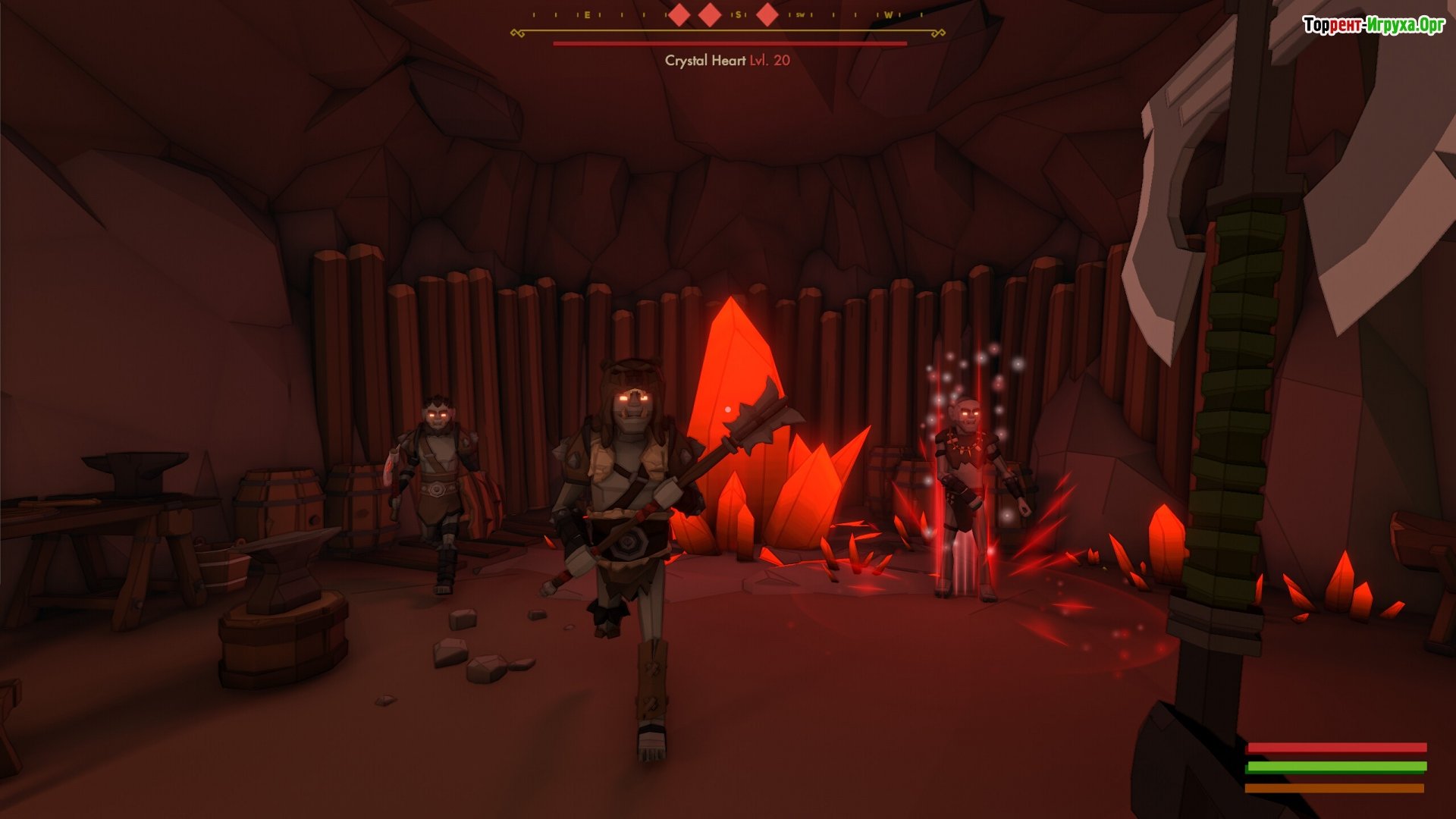Click the compass strip heading bar
This screenshot has width=1456, height=819.
click(728, 17)
